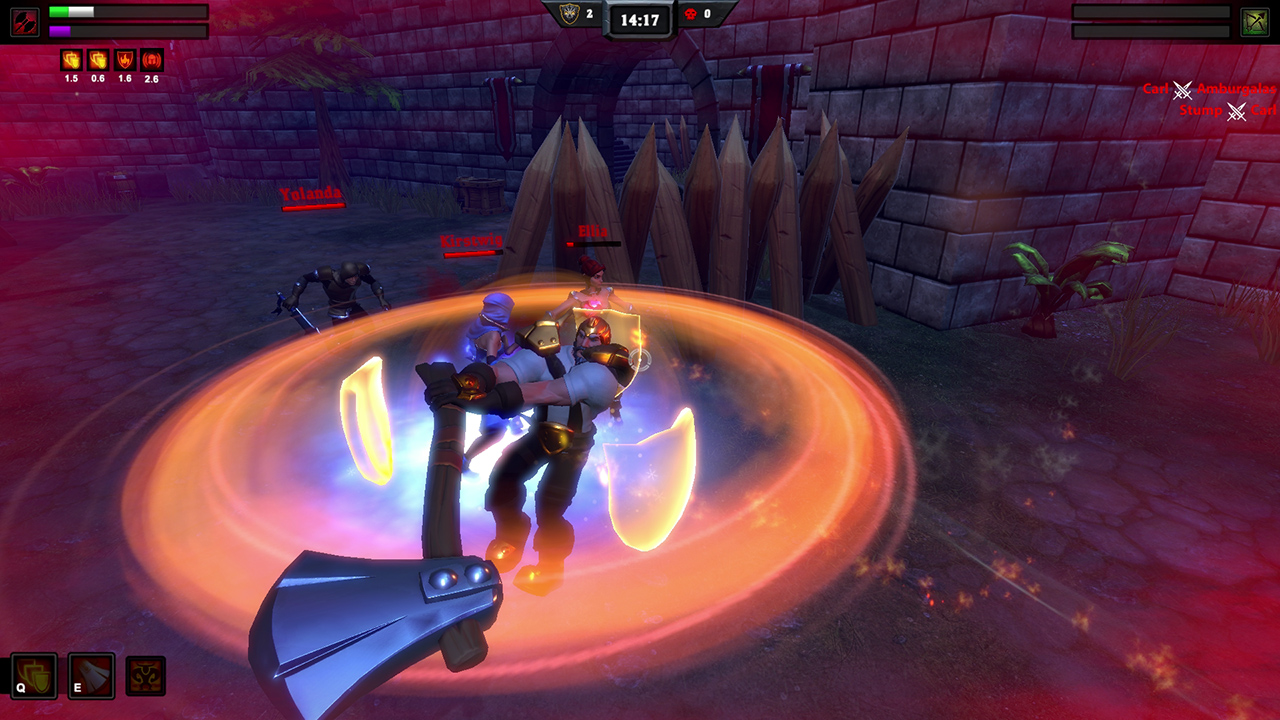The image size is (1280, 720).
Task: Inspect the red helmet buff icon
Action: pyautogui.click(x=151, y=60)
